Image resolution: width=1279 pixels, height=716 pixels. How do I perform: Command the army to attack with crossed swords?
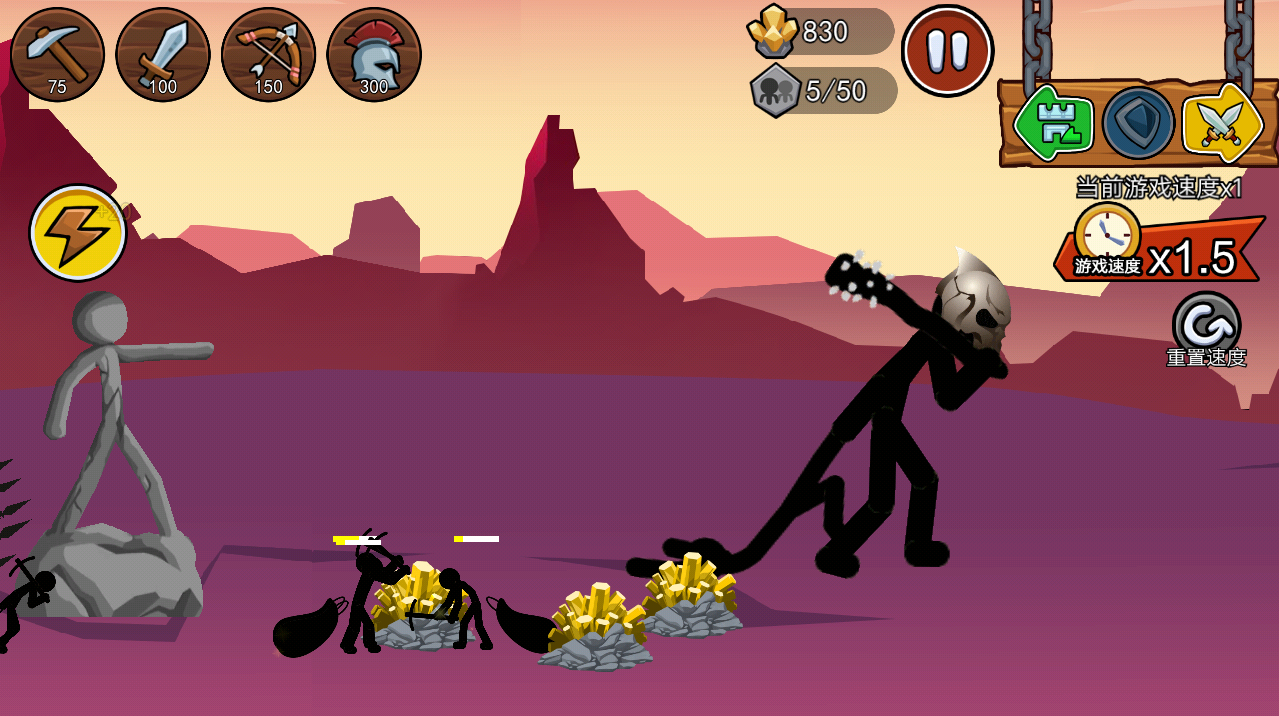pos(1221,124)
